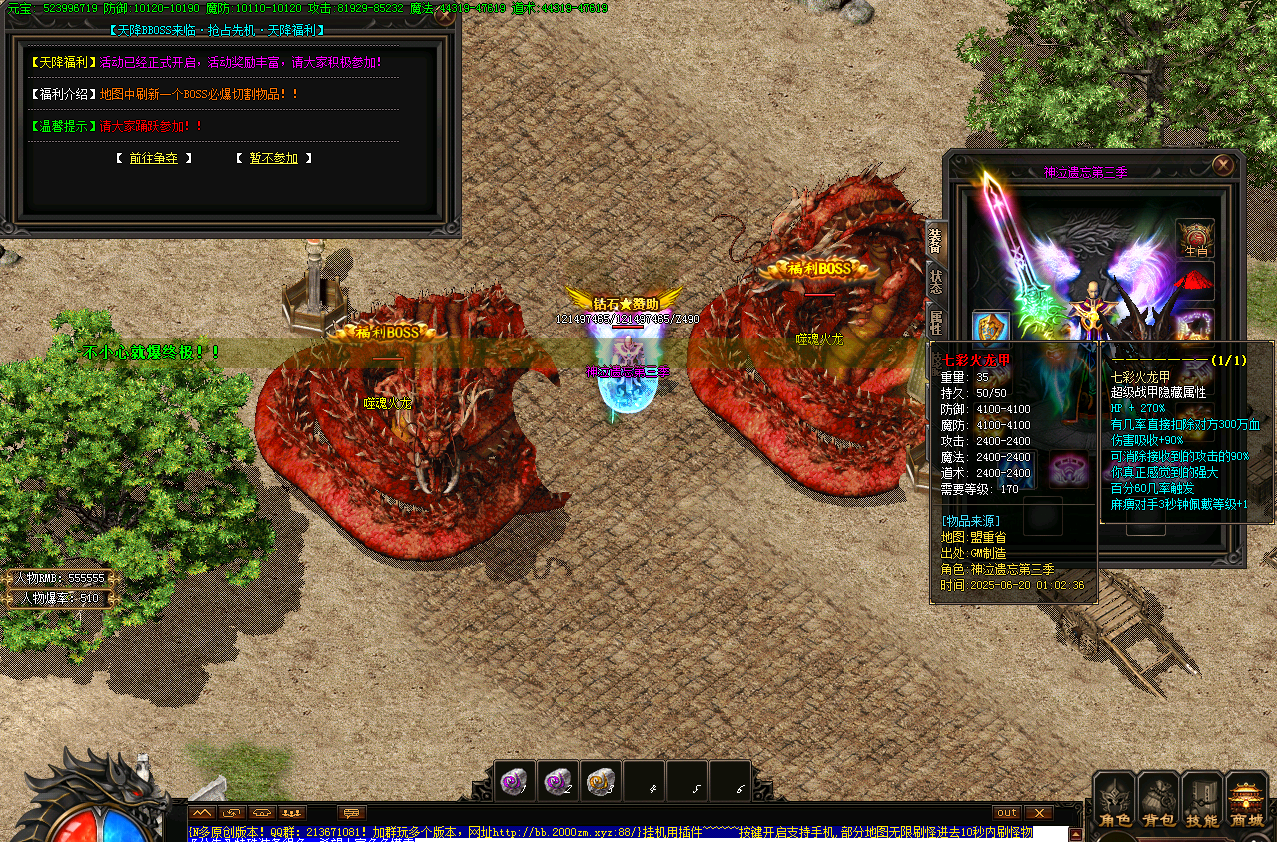1277x842 pixels.
Task: Select the red conical hat equipment slot
Action: [1195, 282]
